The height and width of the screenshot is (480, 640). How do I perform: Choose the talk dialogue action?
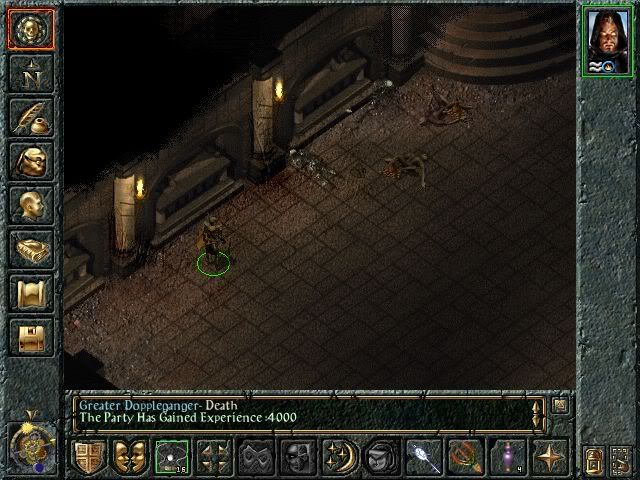point(129,456)
